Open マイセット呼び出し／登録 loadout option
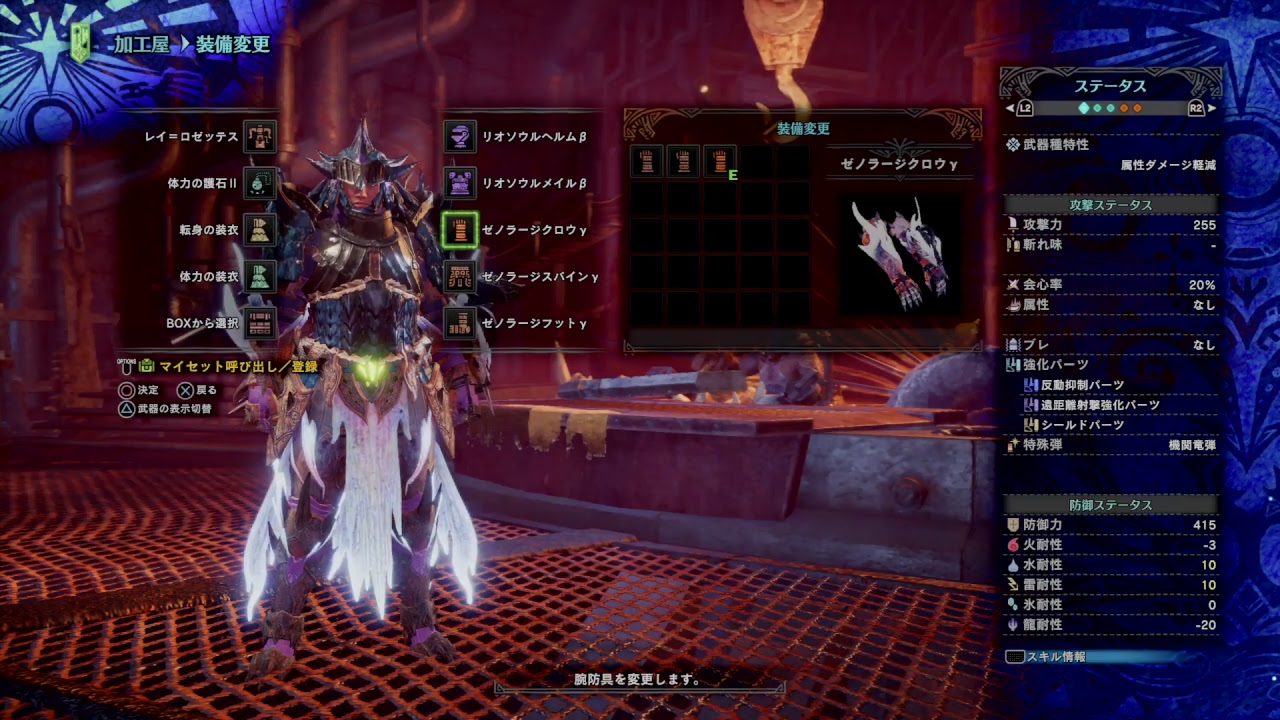 pos(229,367)
